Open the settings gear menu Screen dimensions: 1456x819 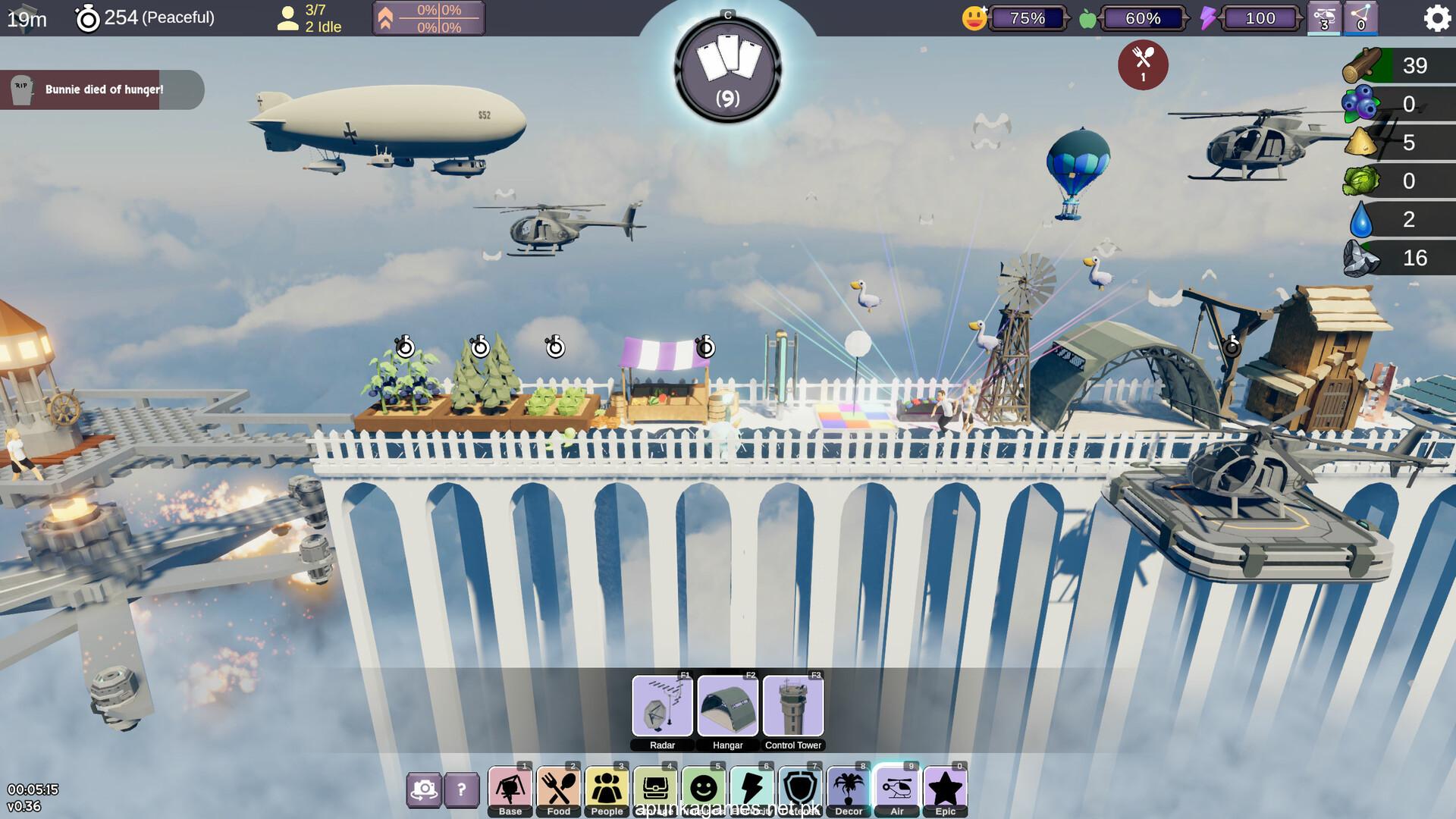click(x=1436, y=18)
